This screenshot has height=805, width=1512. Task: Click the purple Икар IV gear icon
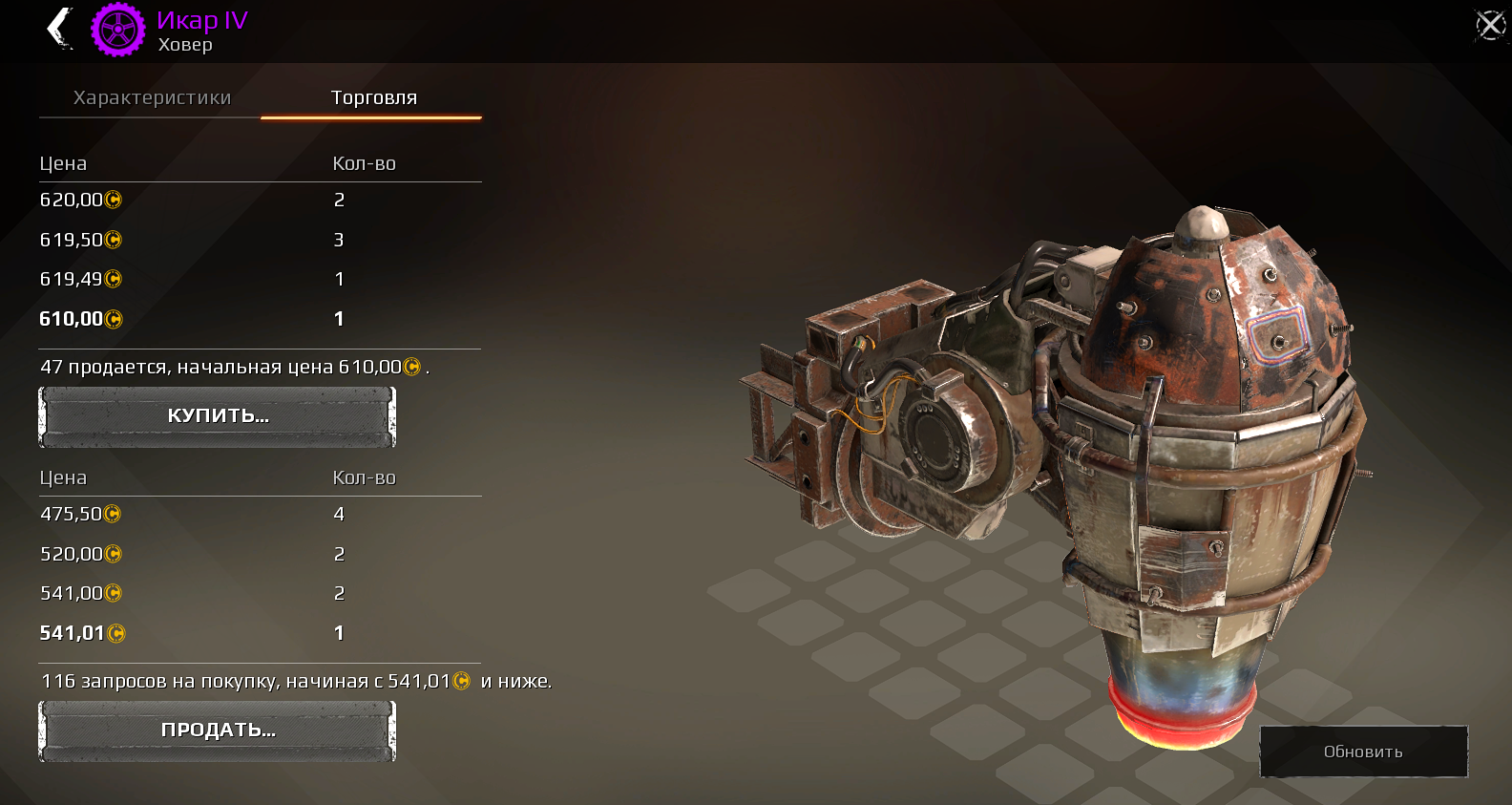(x=118, y=30)
